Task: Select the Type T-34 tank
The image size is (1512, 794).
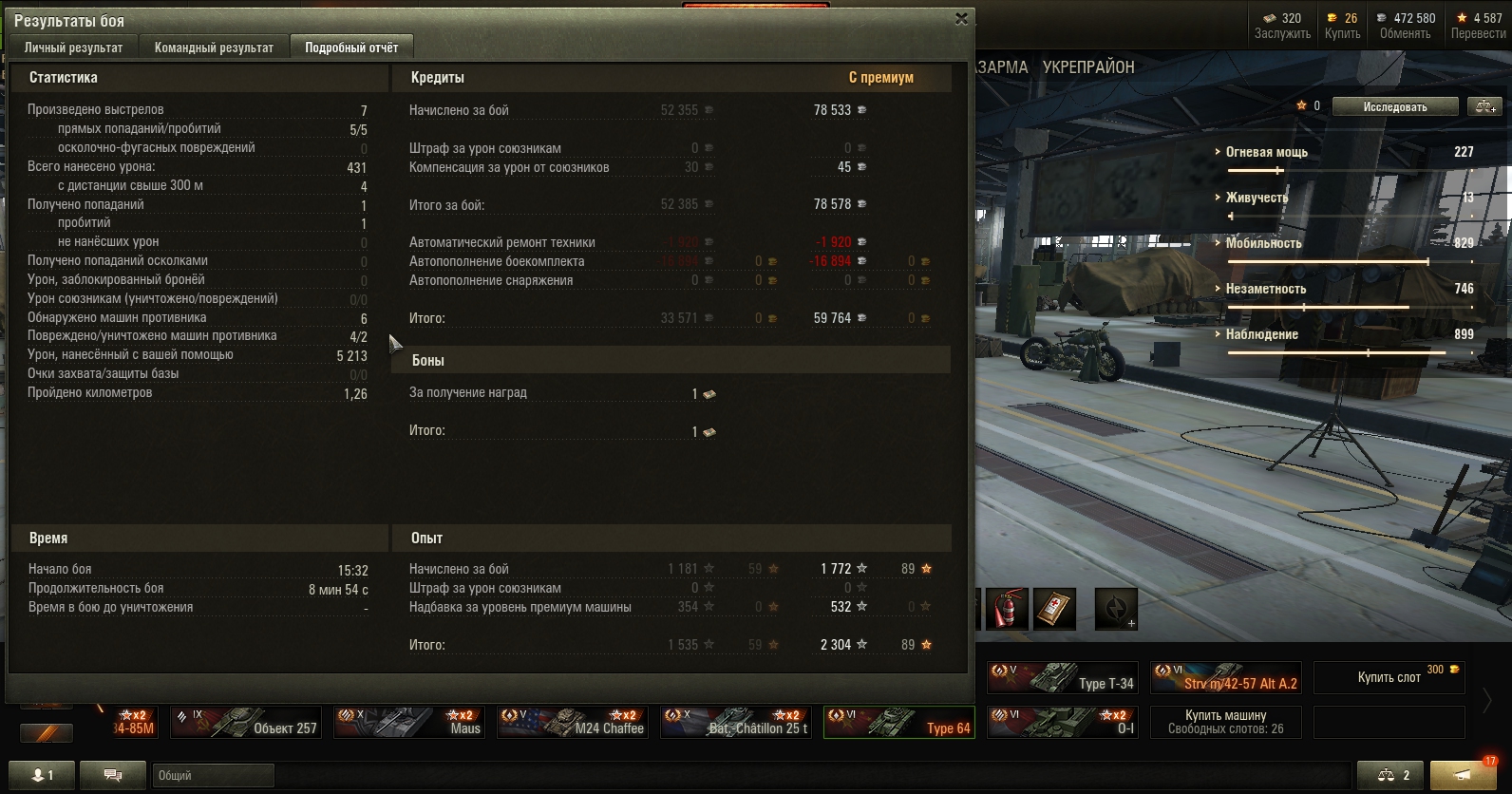Action: point(1062,677)
